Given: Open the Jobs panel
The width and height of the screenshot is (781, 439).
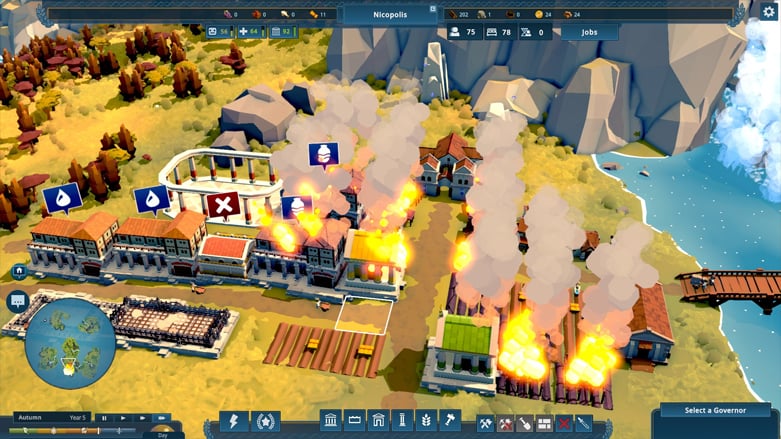Looking at the screenshot, I should [588, 32].
